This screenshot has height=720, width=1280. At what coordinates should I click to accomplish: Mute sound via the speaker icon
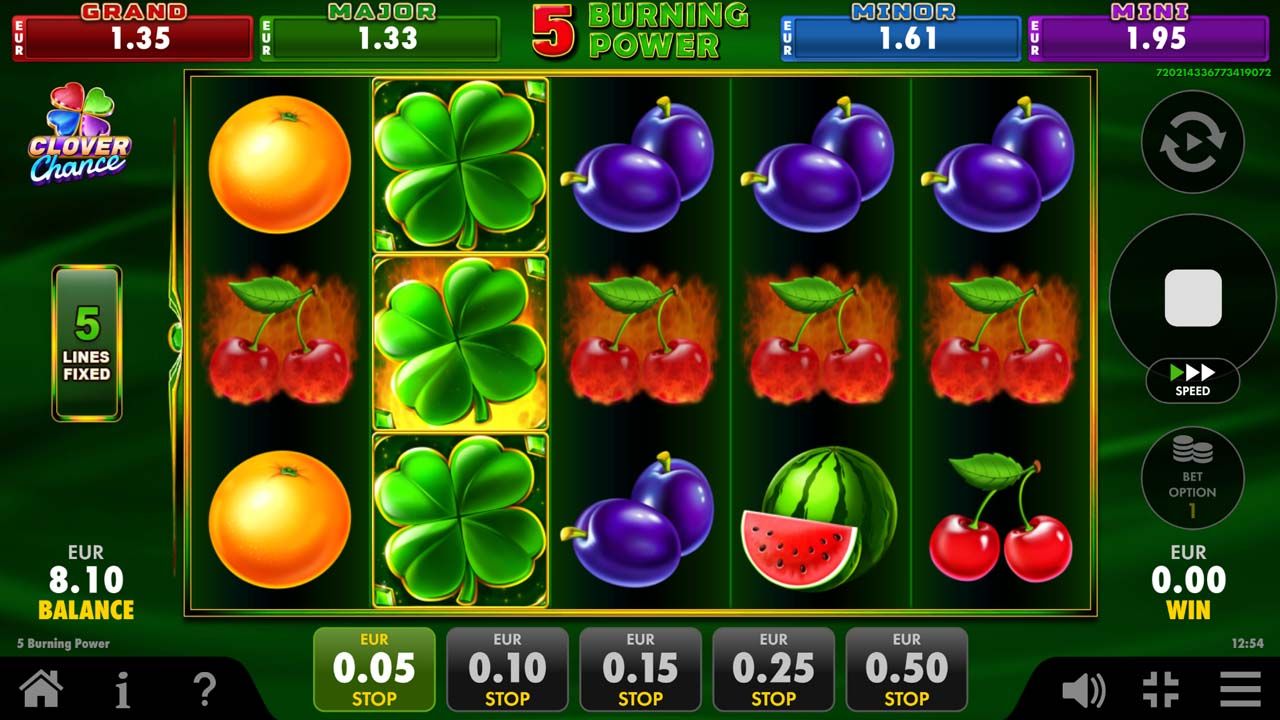1083,690
